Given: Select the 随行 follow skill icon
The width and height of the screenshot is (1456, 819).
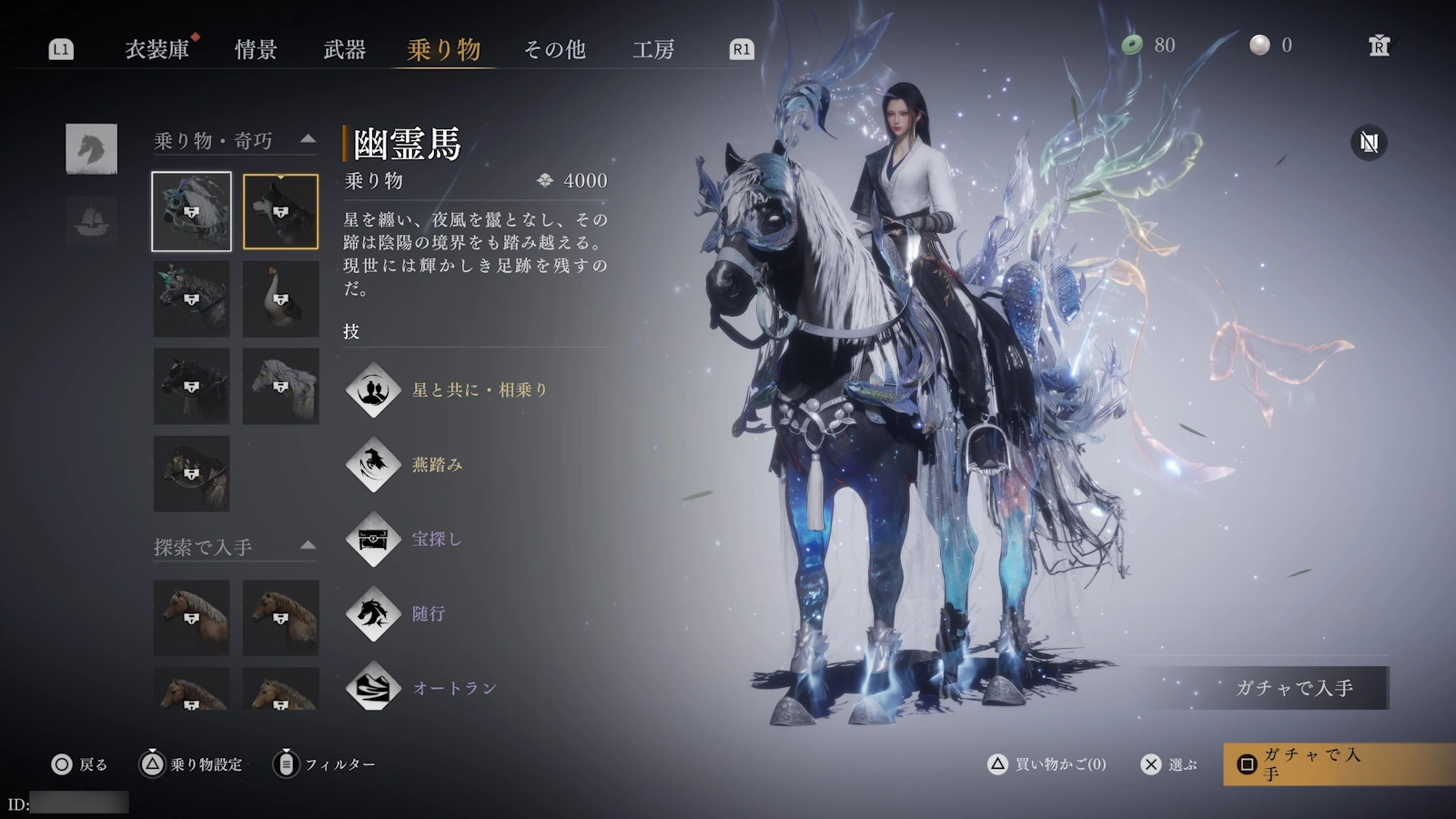Looking at the screenshot, I should coord(373,615).
